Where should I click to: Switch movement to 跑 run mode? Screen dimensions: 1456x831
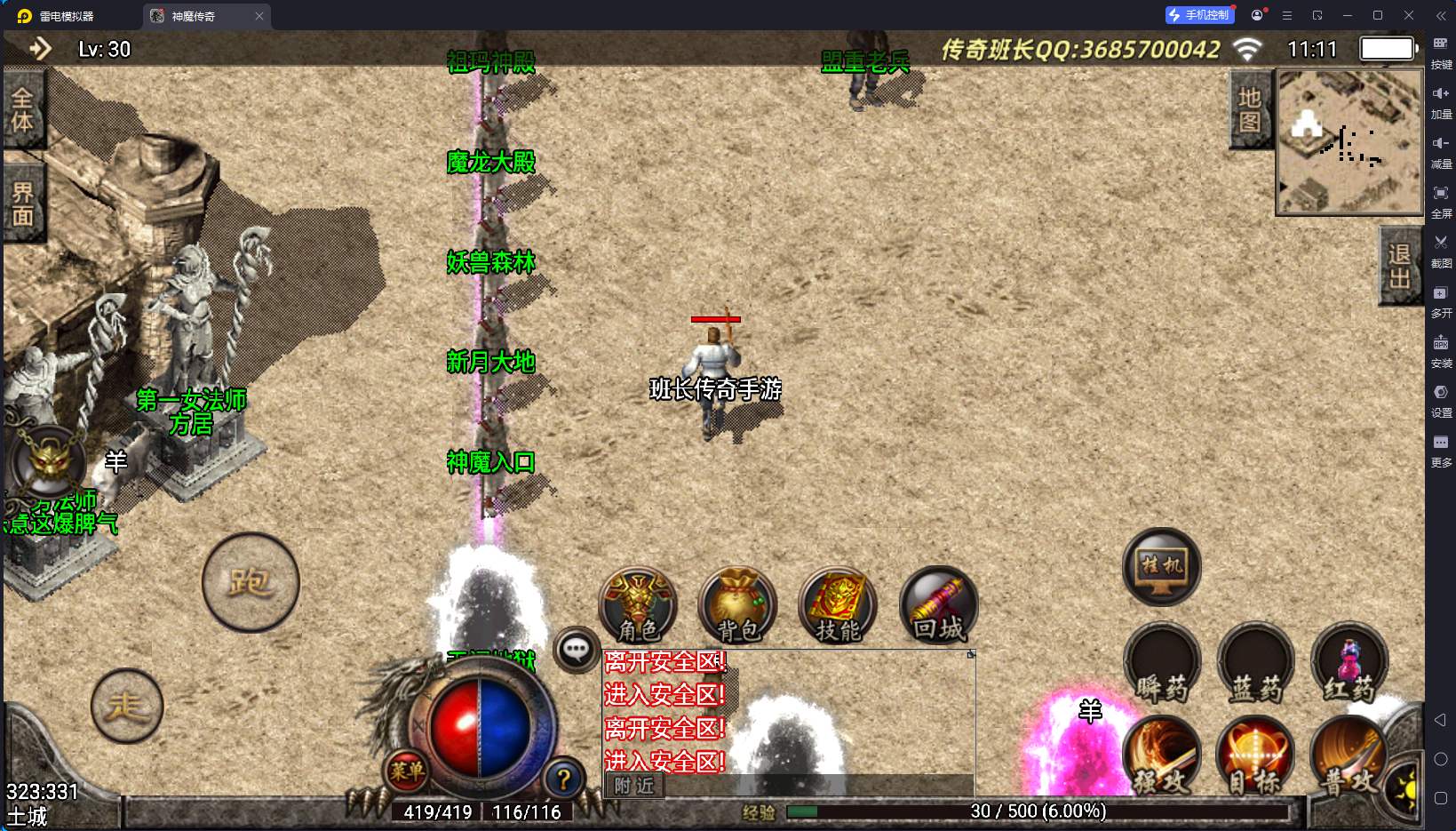tap(251, 583)
